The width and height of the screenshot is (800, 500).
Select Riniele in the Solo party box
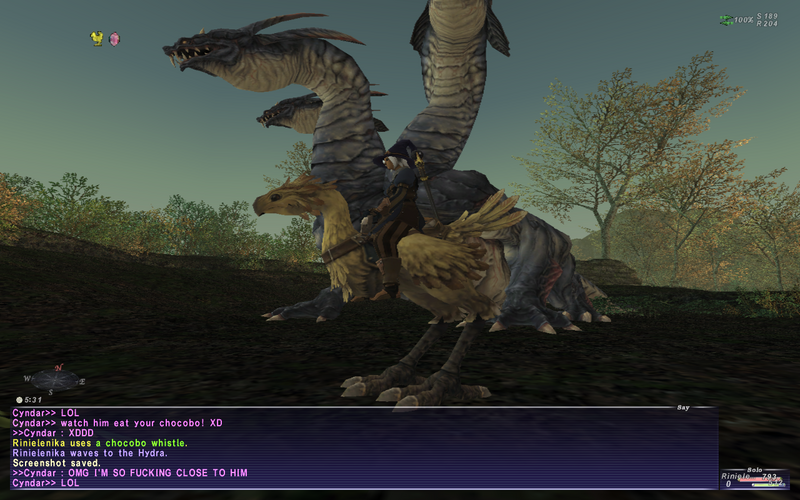pos(736,477)
